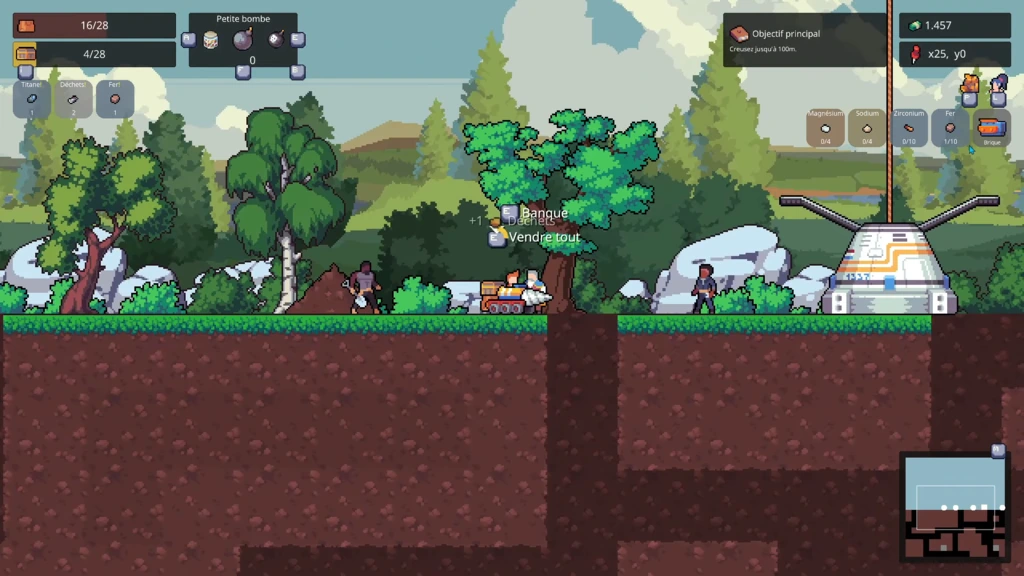Select the Titane resource slot

32,99
